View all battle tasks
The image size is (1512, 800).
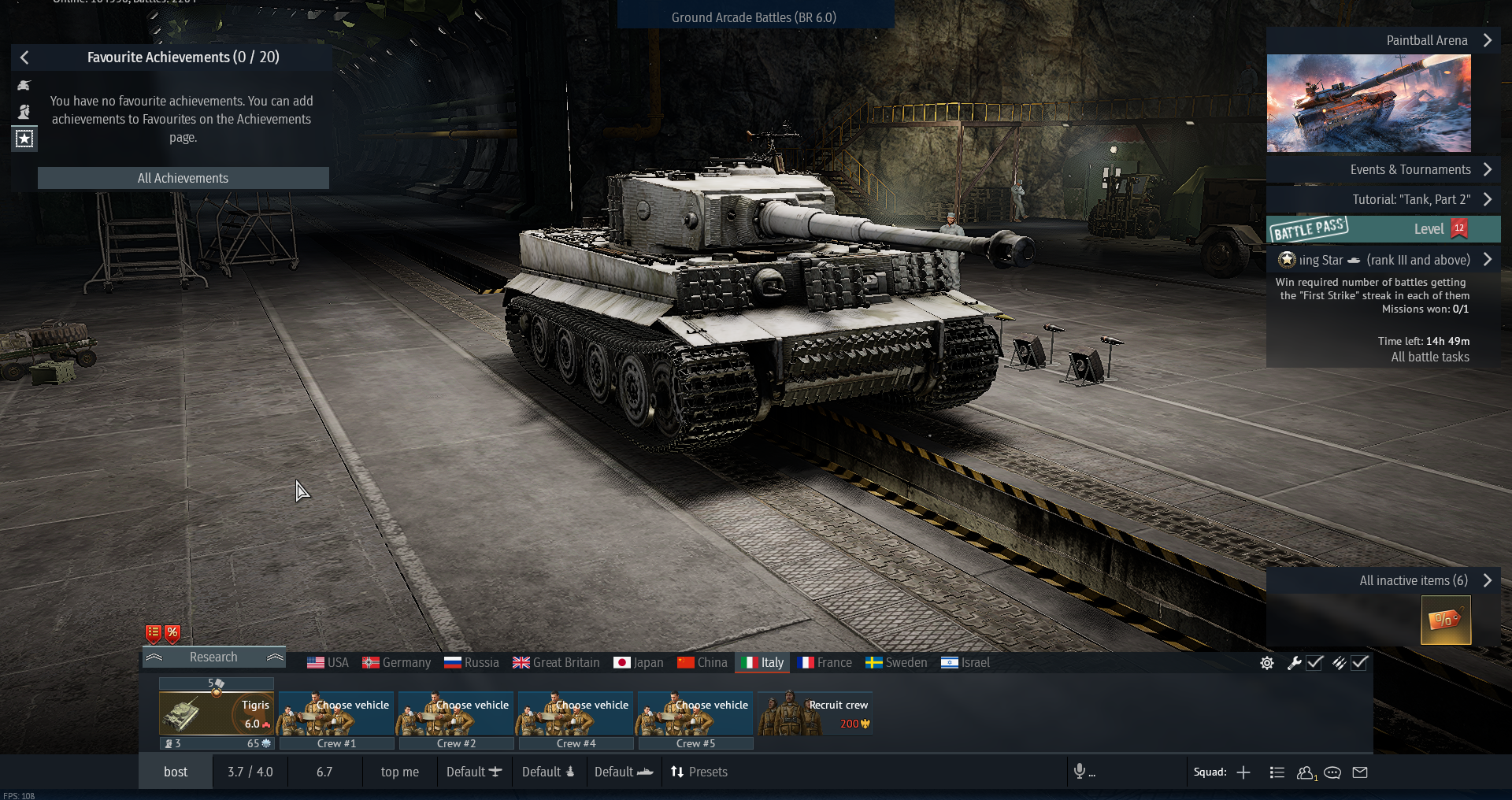[x=1429, y=357]
